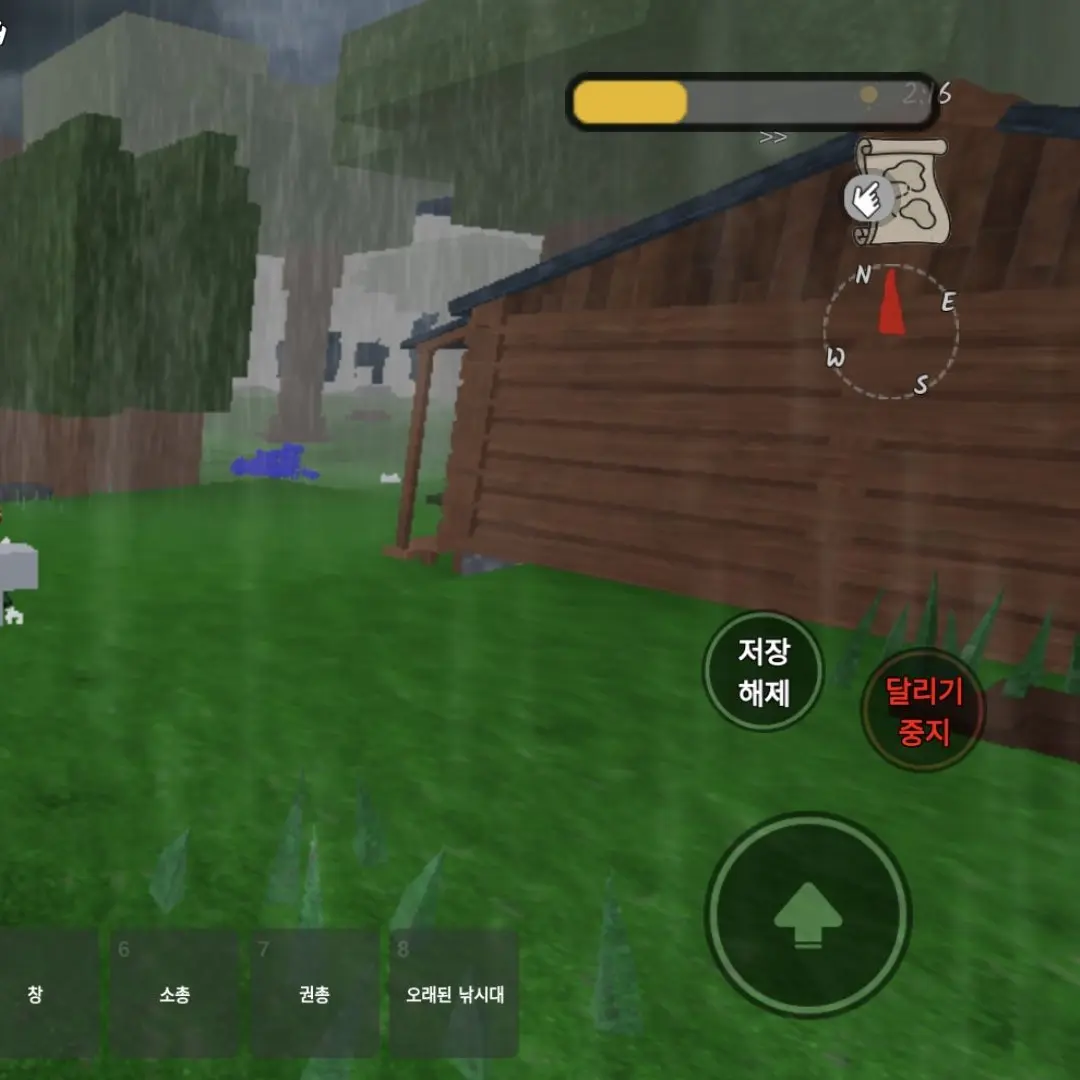Click the N-E-S-W compass dial
The width and height of the screenshot is (1080, 1080).
pos(891,333)
